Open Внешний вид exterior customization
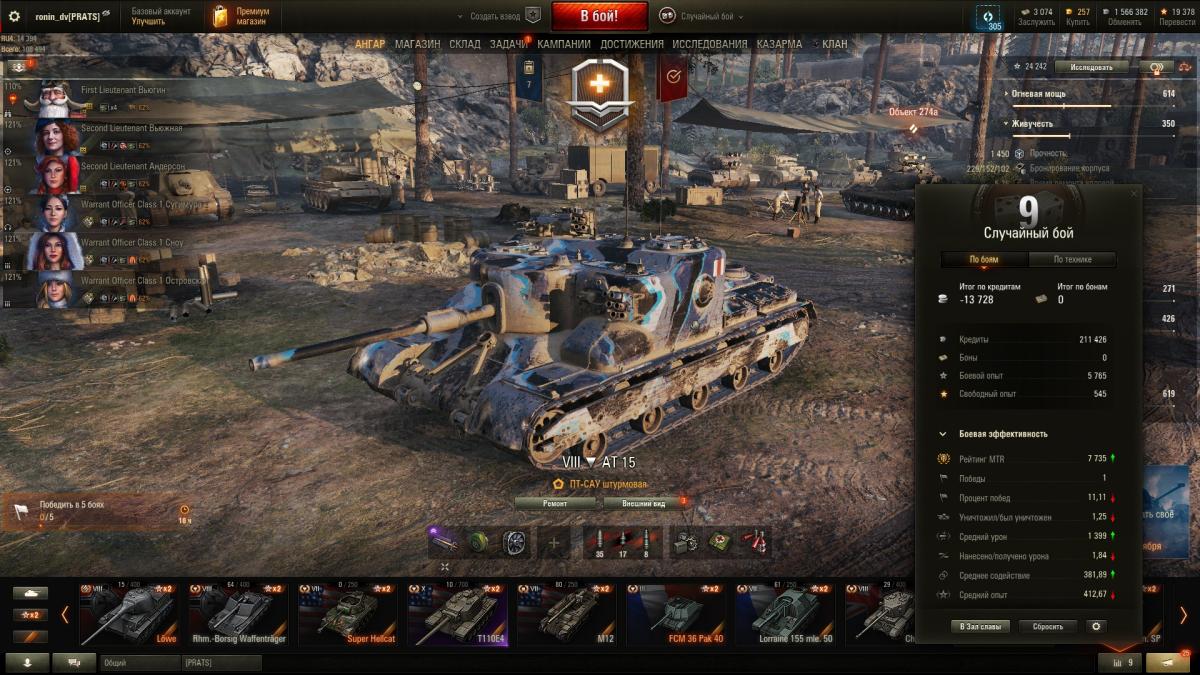 click(x=643, y=503)
